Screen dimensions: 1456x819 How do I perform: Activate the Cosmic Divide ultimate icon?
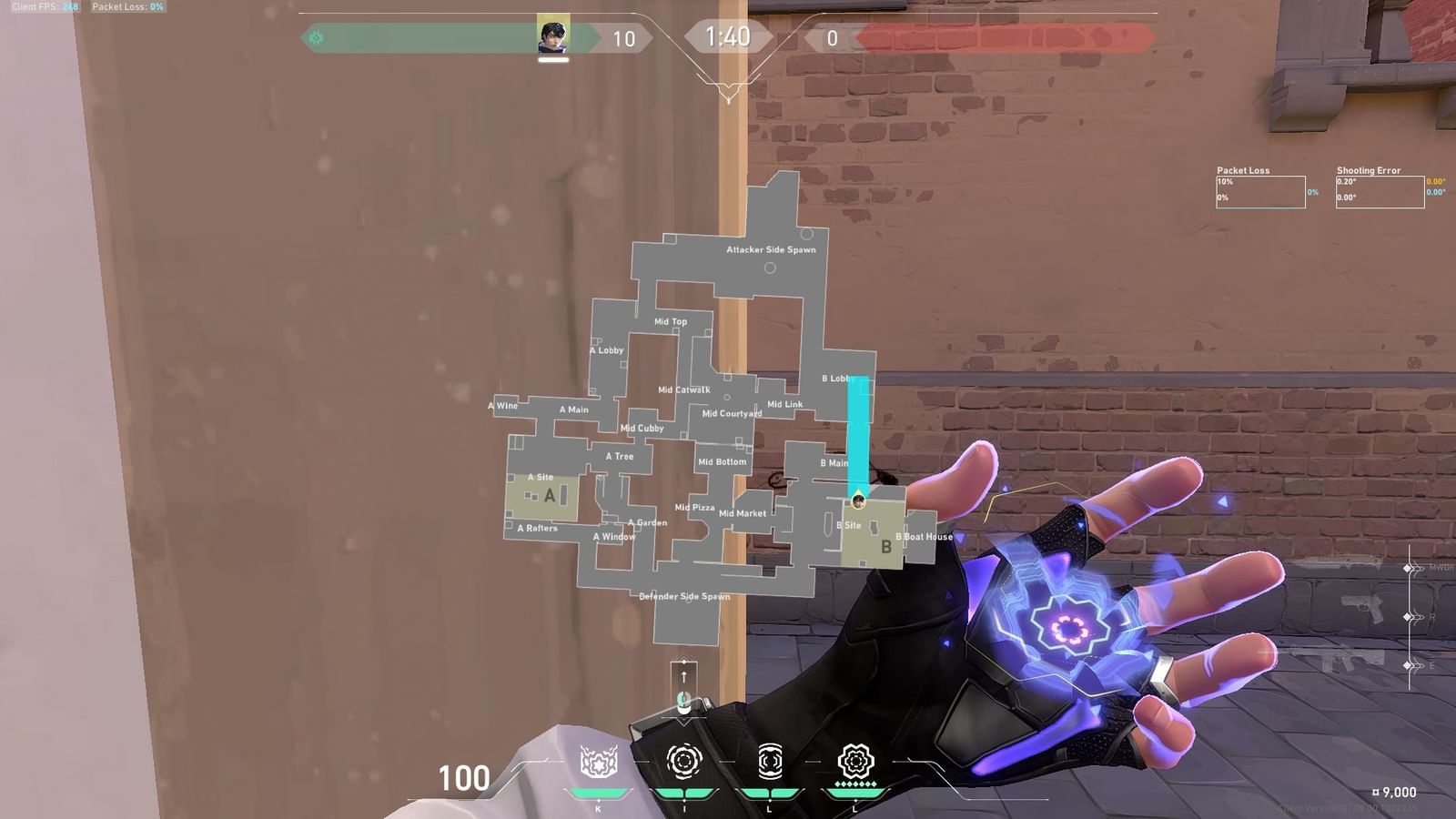tap(854, 760)
